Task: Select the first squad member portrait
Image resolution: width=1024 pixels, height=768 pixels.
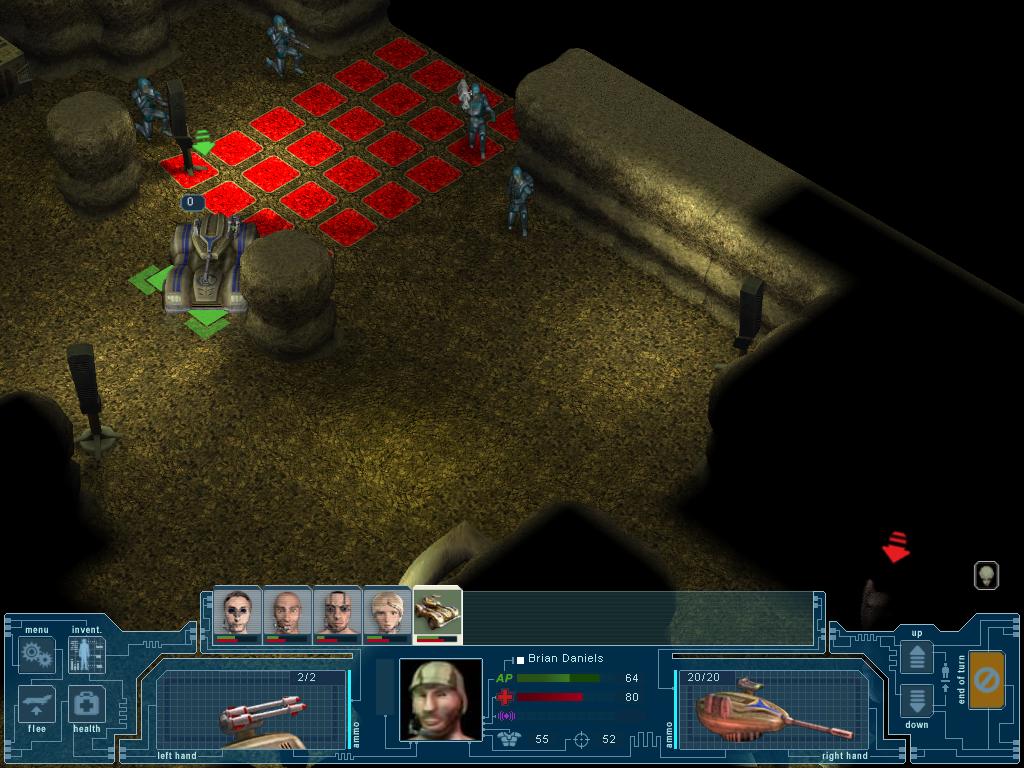Action: pos(237,612)
